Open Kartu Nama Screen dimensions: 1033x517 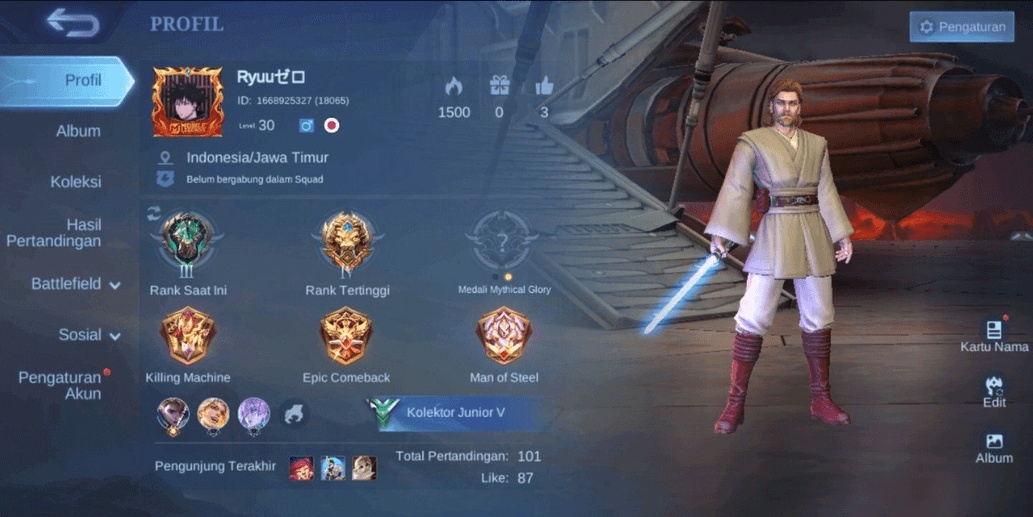tap(994, 335)
